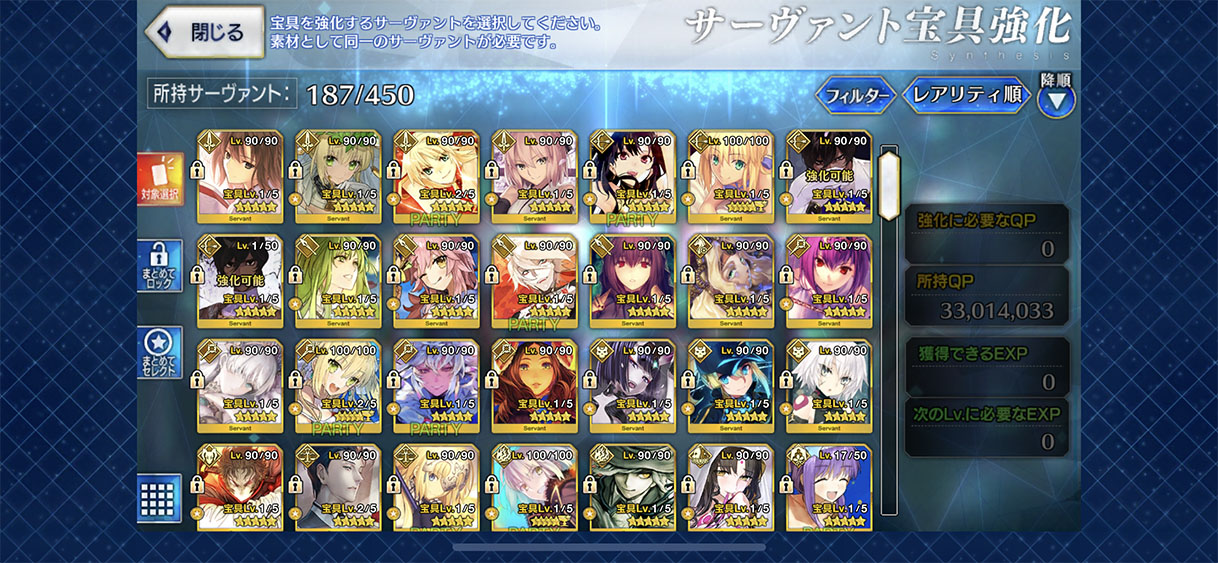Screen dimensions: 1218x563
Task: Select the Lv. 1/50 servant marked 強化可能
Action: coord(239,278)
